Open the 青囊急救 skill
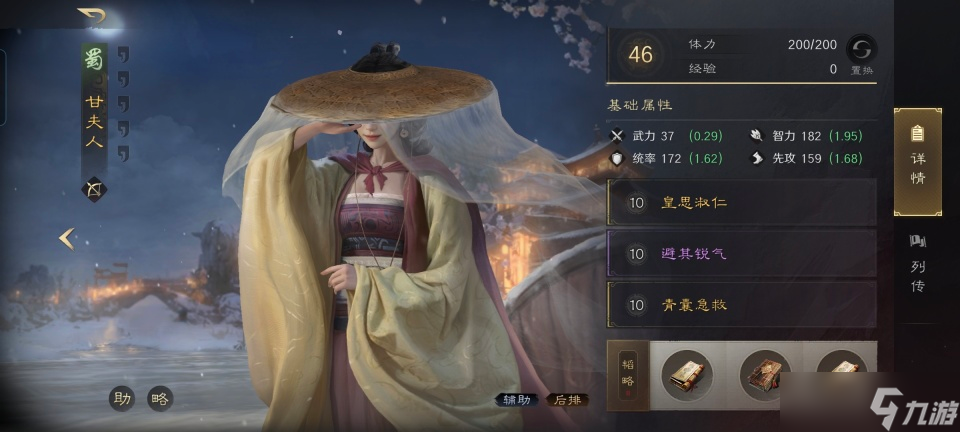 [x=741, y=305]
